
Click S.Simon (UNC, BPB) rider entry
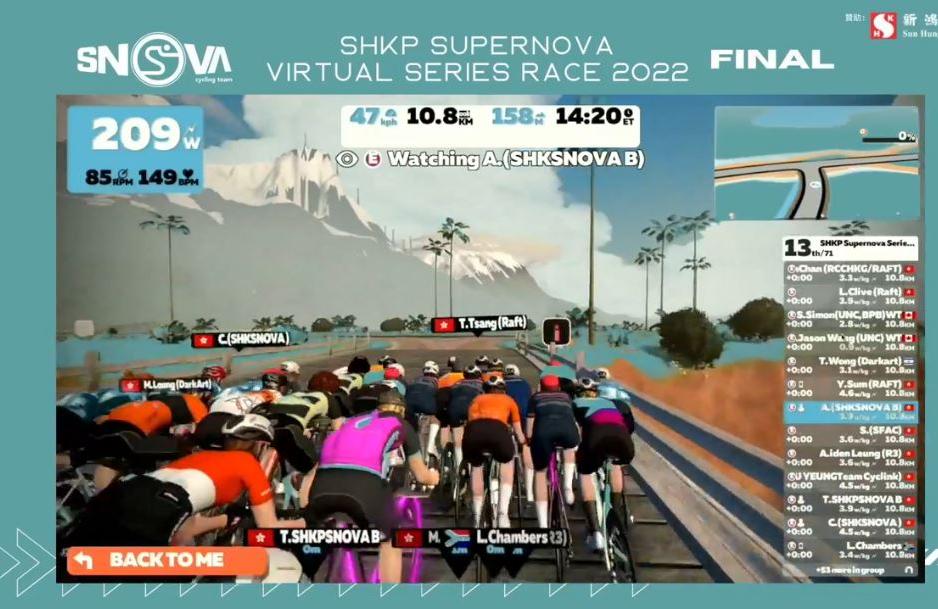point(851,319)
